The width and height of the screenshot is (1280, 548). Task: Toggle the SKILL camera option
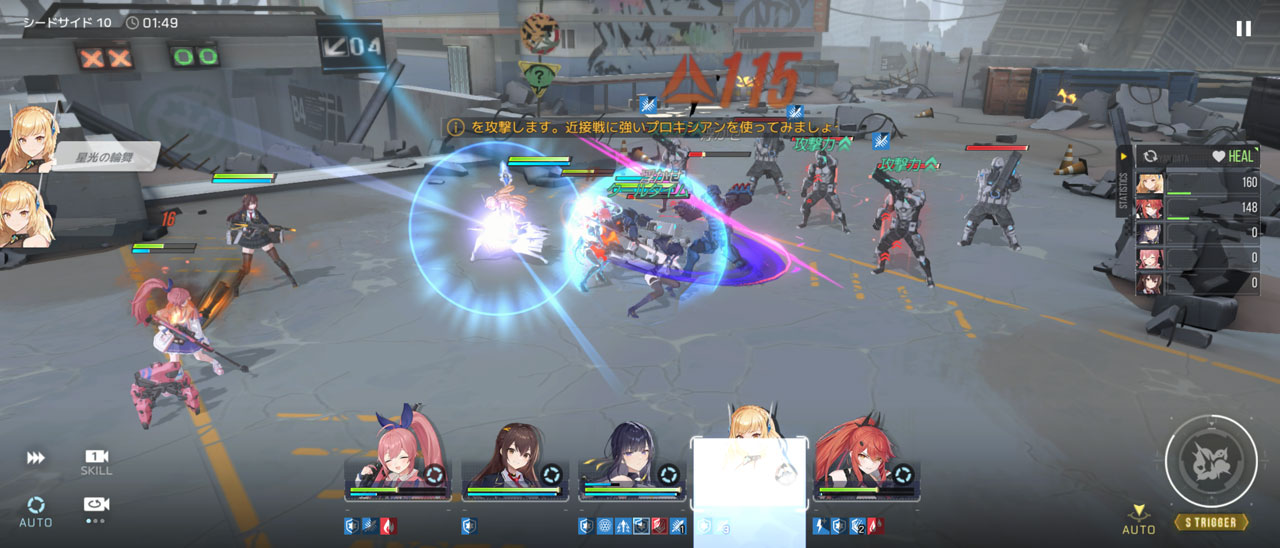pos(96,461)
